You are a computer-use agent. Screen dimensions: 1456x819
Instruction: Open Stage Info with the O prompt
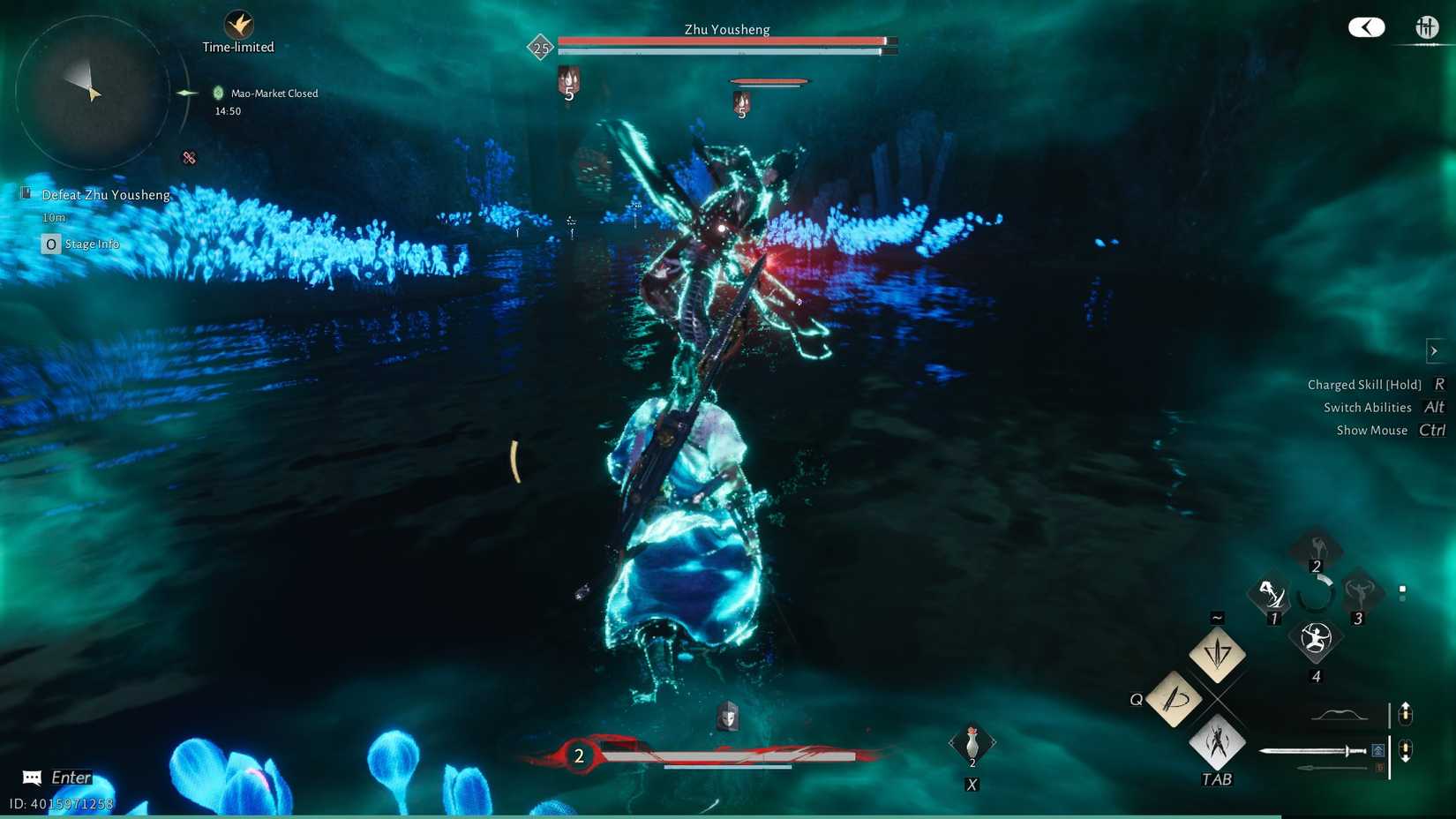point(50,244)
